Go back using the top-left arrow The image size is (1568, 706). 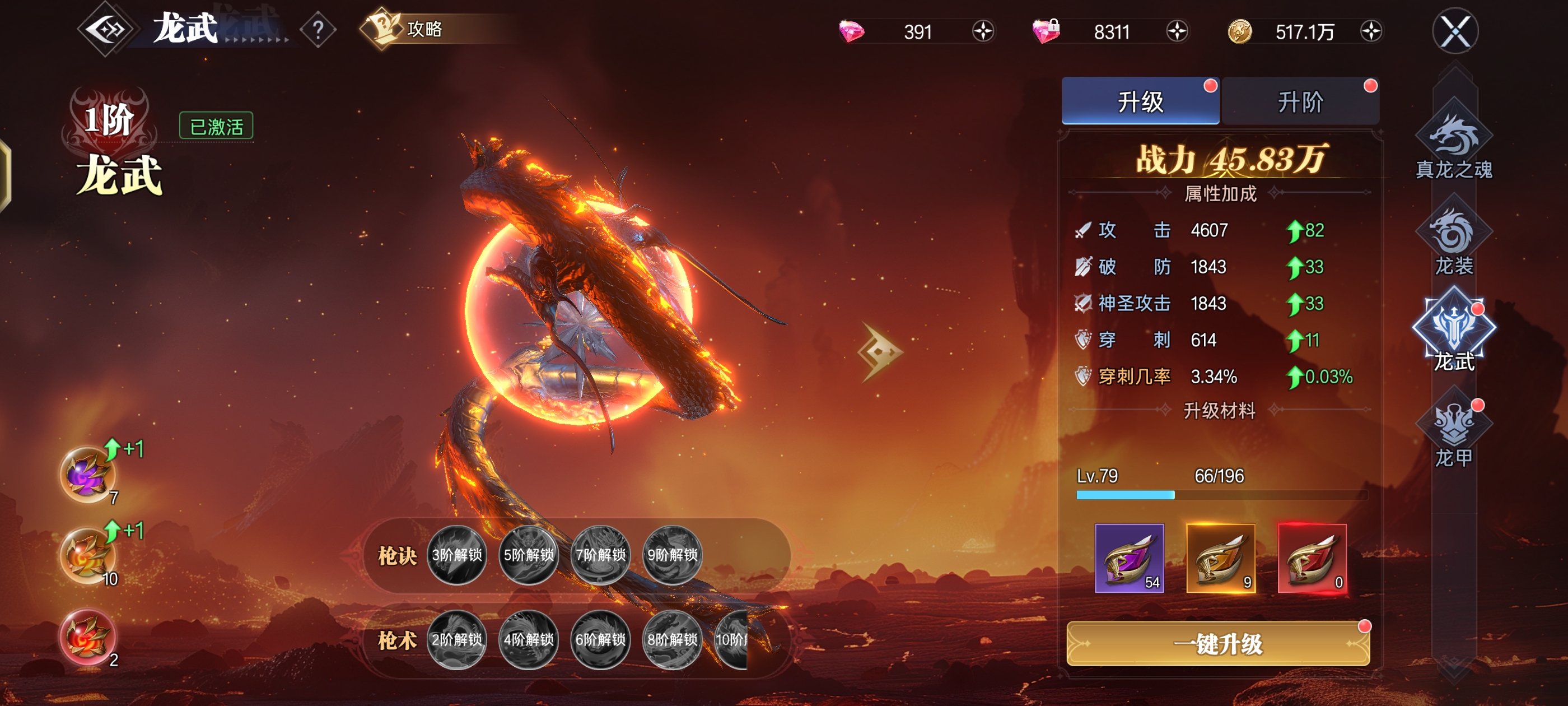pyautogui.click(x=106, y=29)
